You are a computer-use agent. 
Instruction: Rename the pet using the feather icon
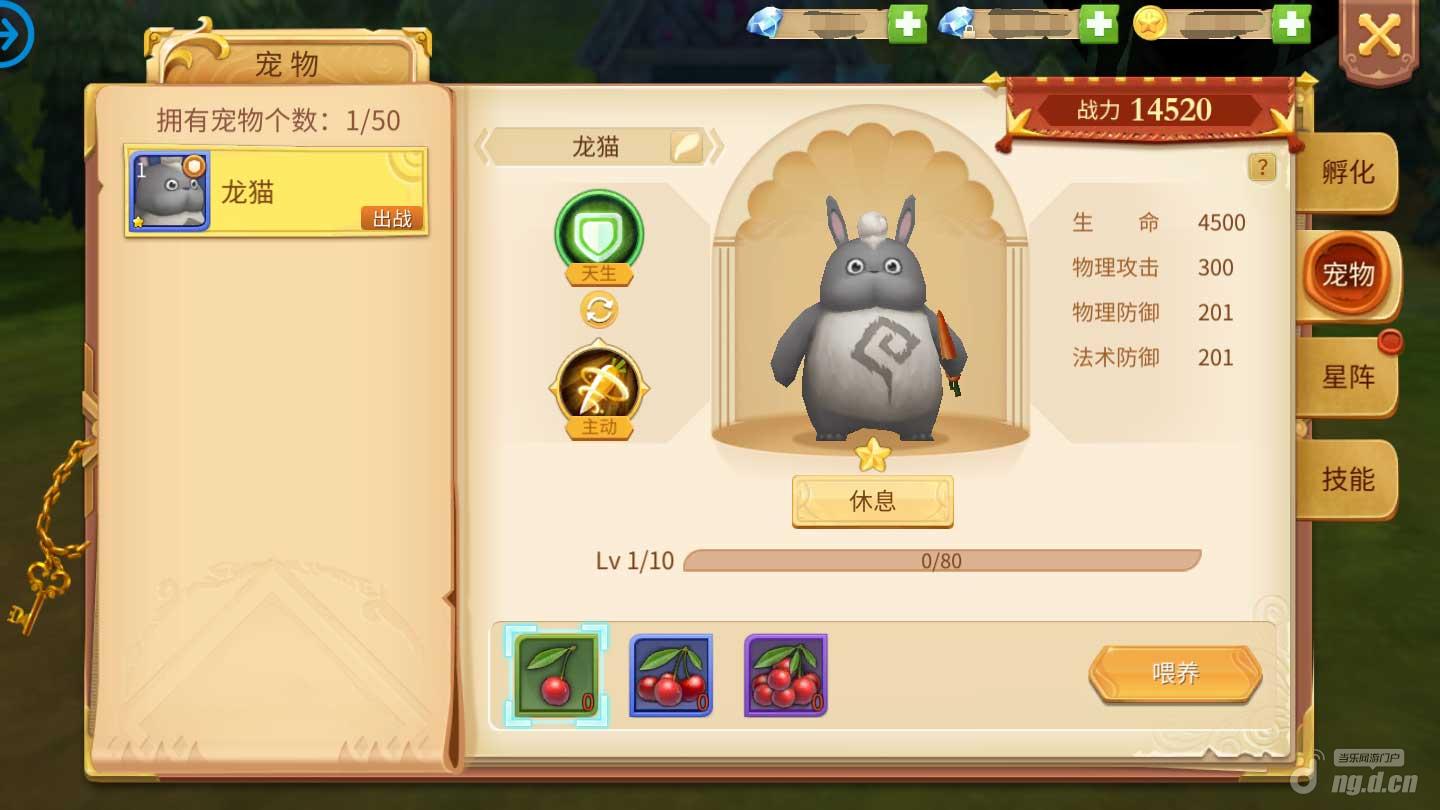coord(686,147)
